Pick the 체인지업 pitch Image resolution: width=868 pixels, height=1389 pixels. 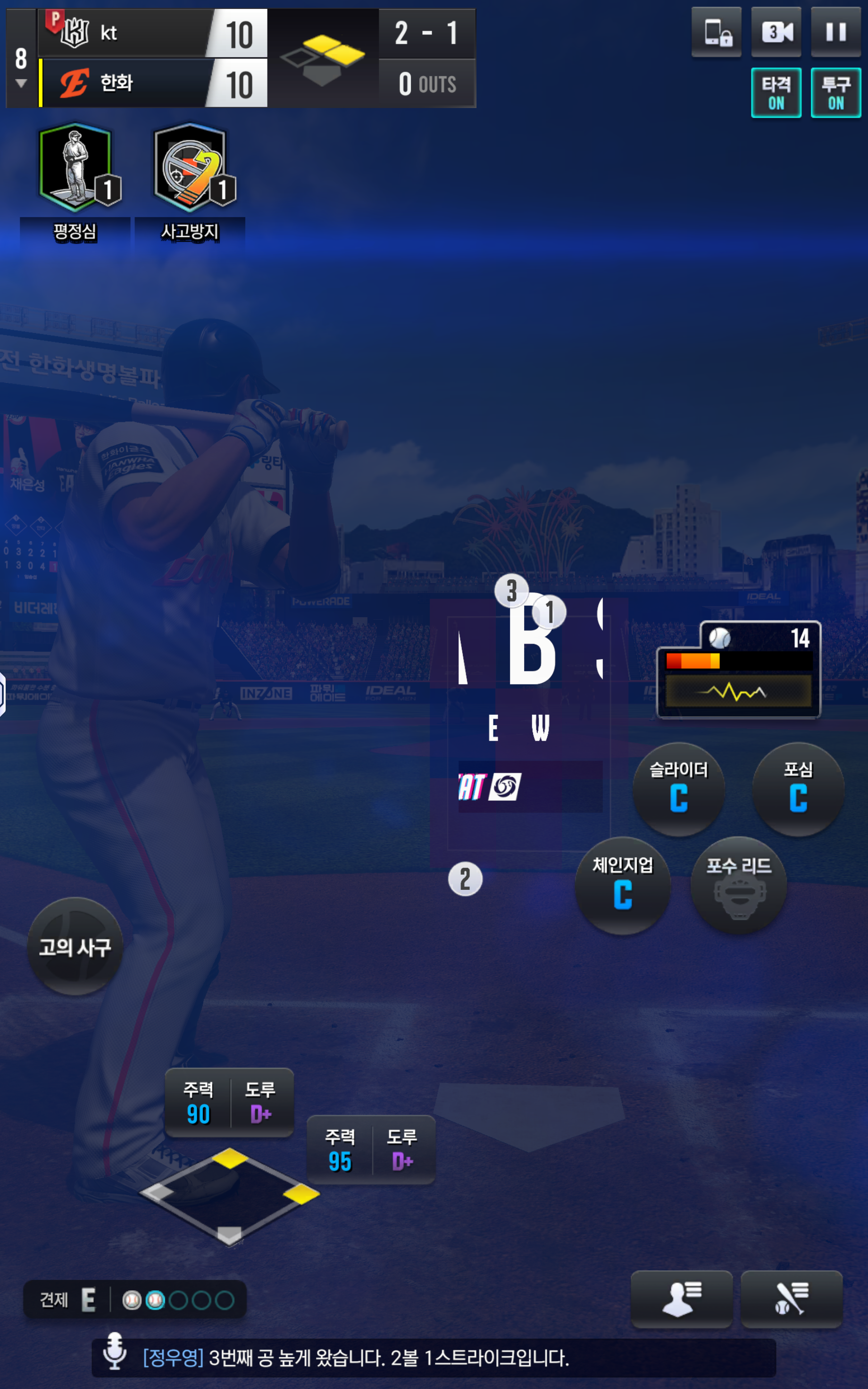(x=623, y=885)
